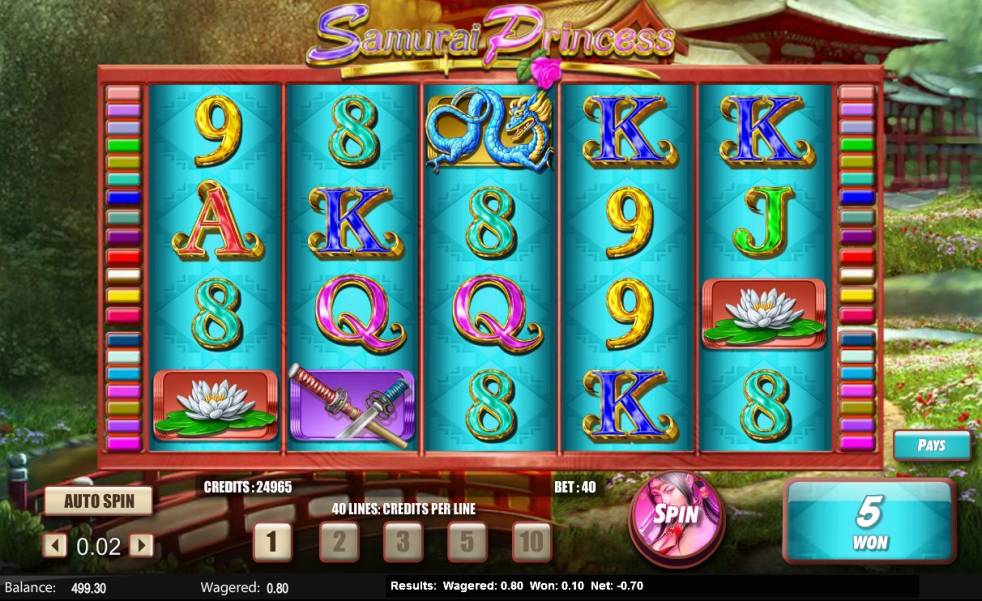982x601 pixels.
Task: Start Auto Spin mode
Action: tap(98, 501)
